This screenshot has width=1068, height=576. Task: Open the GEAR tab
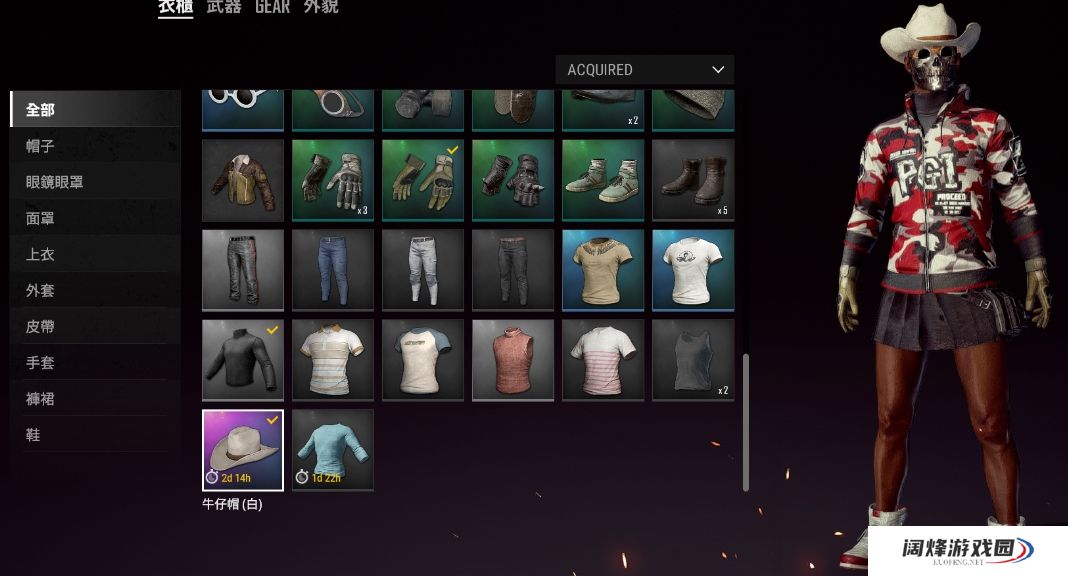[x=272, y=7]
